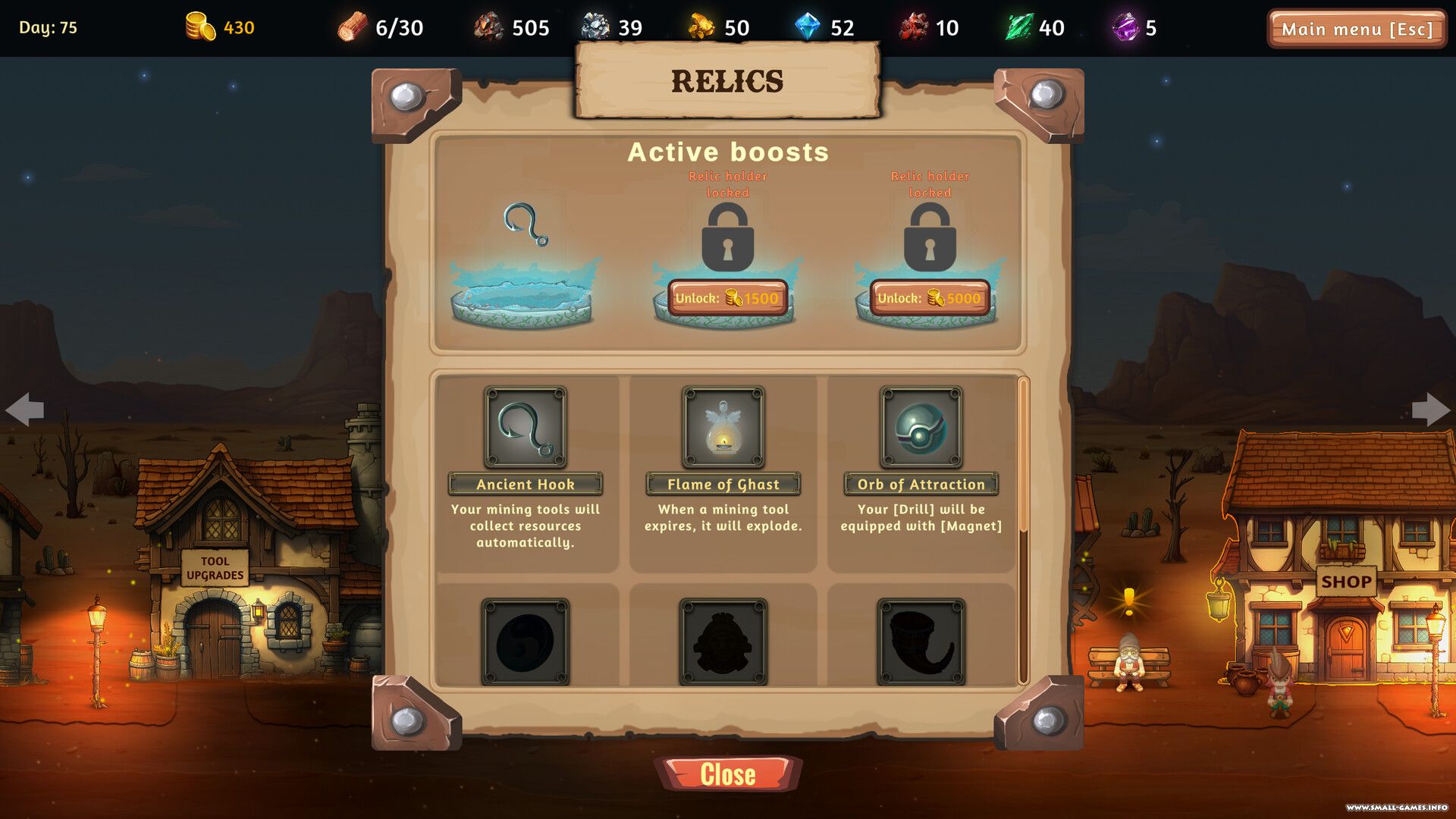Go to the next screen with right arrow
The image size is (1456, 819).
[x=1430, y=409]
